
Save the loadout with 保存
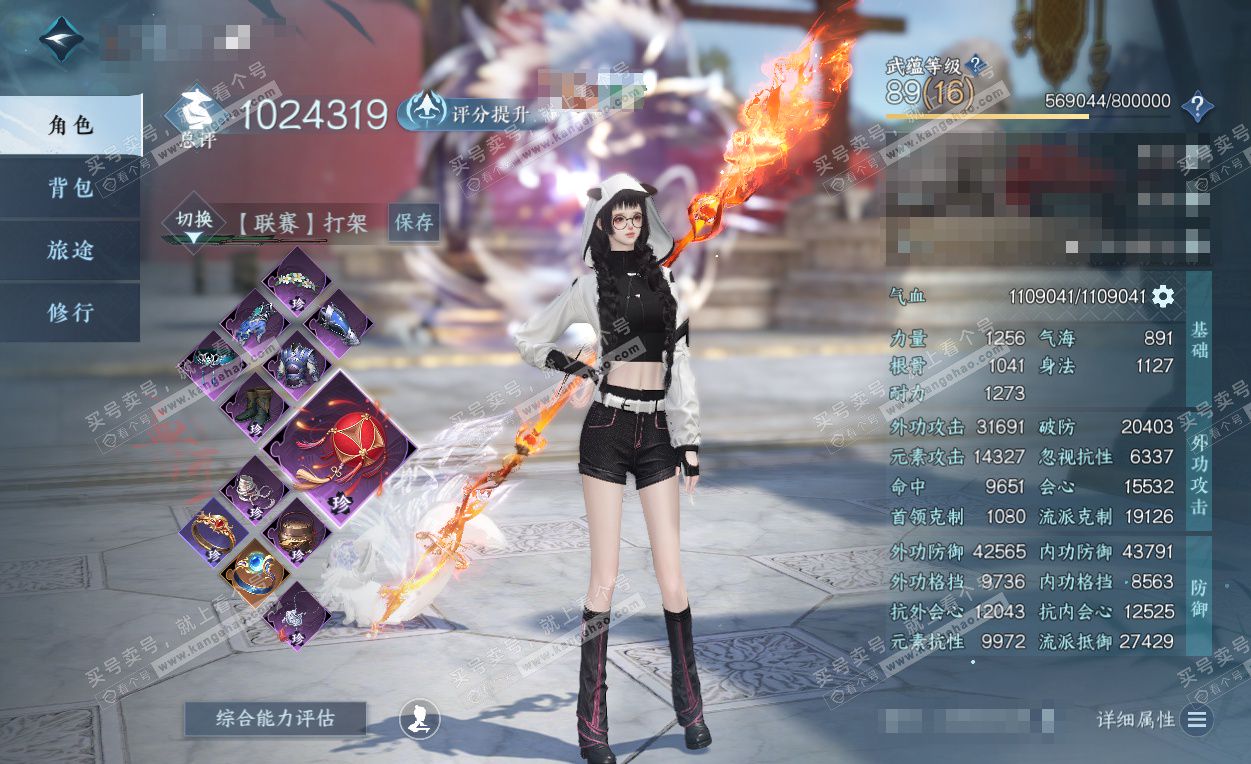click(413, 222)
